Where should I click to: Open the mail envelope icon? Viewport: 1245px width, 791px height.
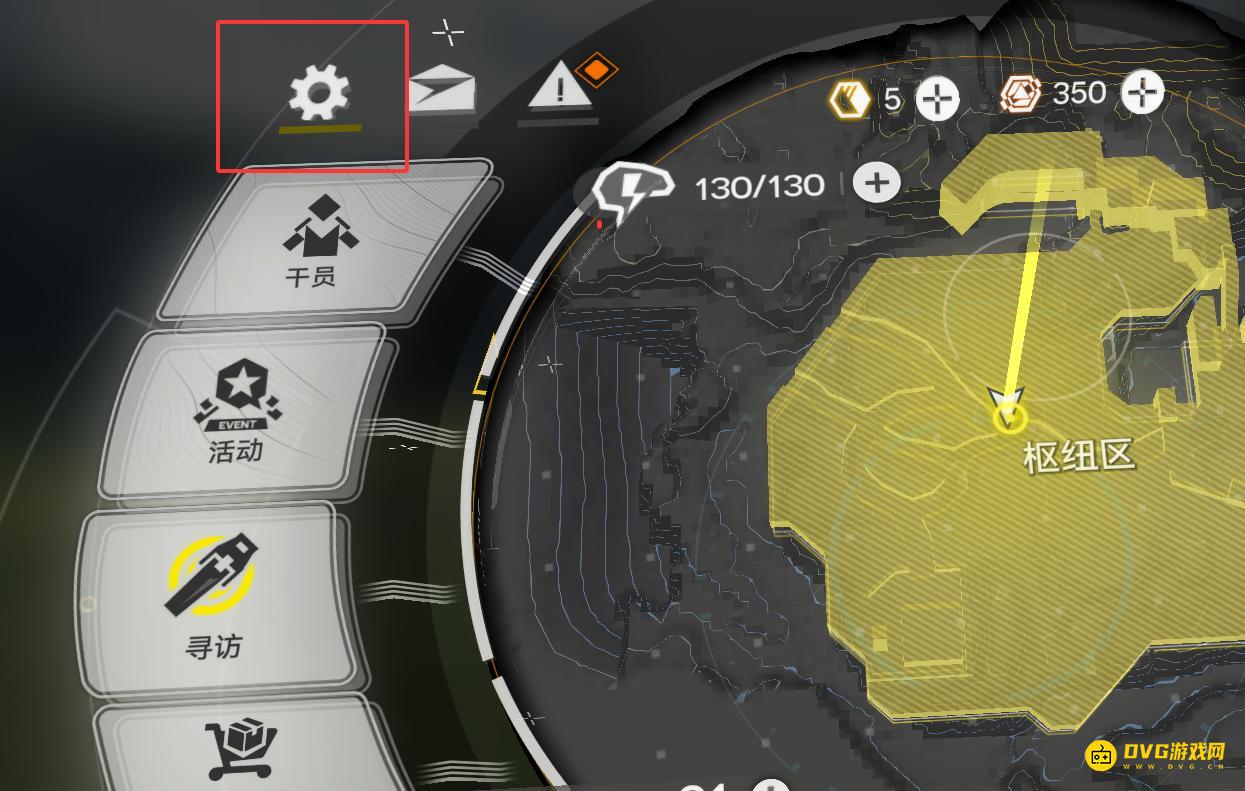tap(442, 89)
